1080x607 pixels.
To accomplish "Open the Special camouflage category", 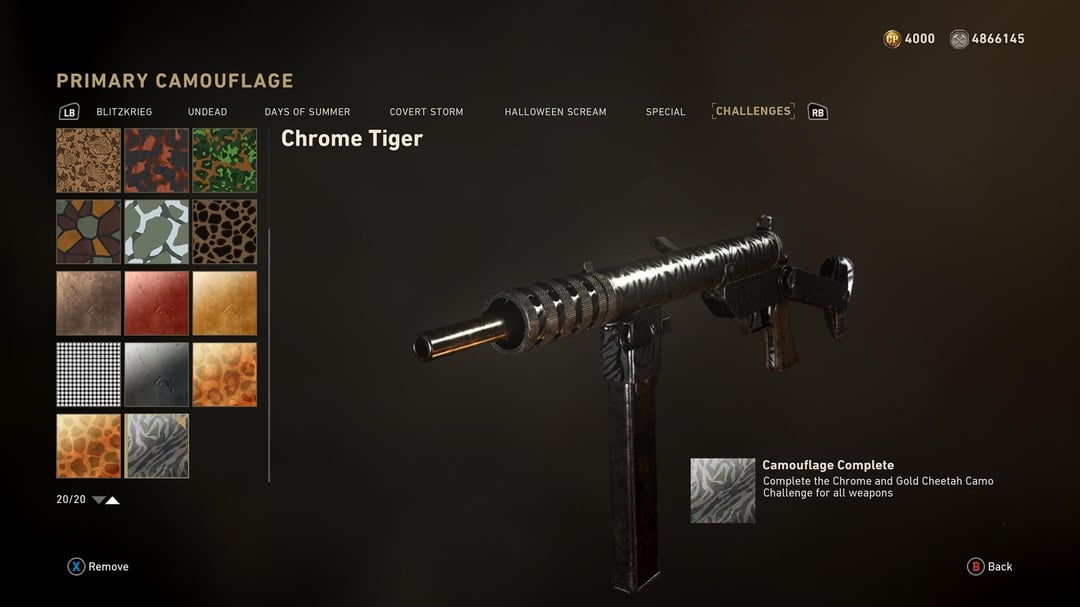I will tap(665, 112).
